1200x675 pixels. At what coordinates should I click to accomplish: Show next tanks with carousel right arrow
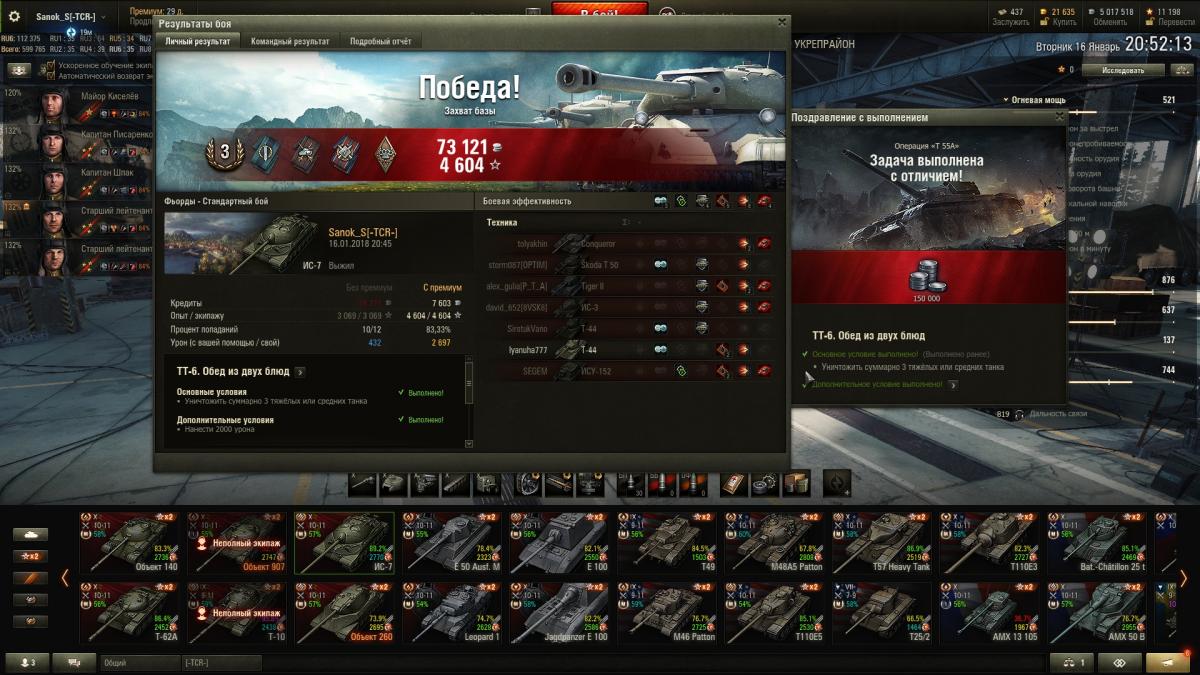(1184, 578)
